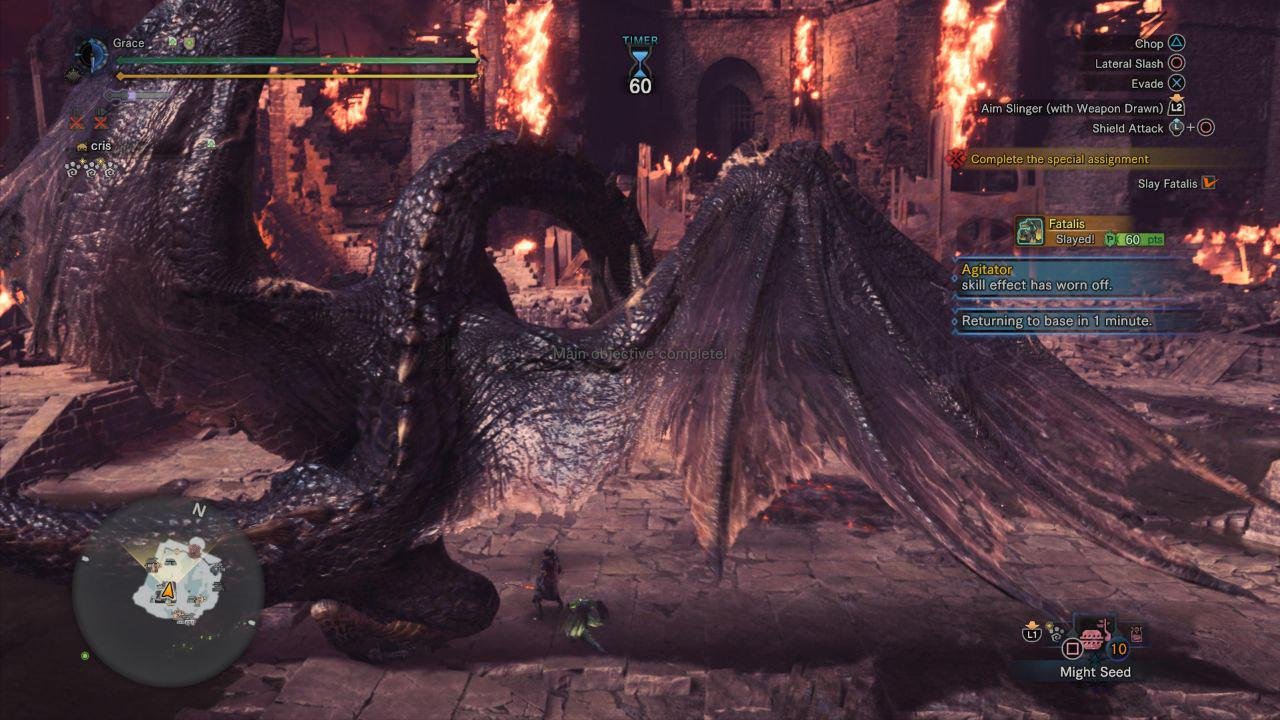The image size is (1280, 720).
Task: Click the Fatalis Slayed notification
Action: click(x=1090, y=232)
